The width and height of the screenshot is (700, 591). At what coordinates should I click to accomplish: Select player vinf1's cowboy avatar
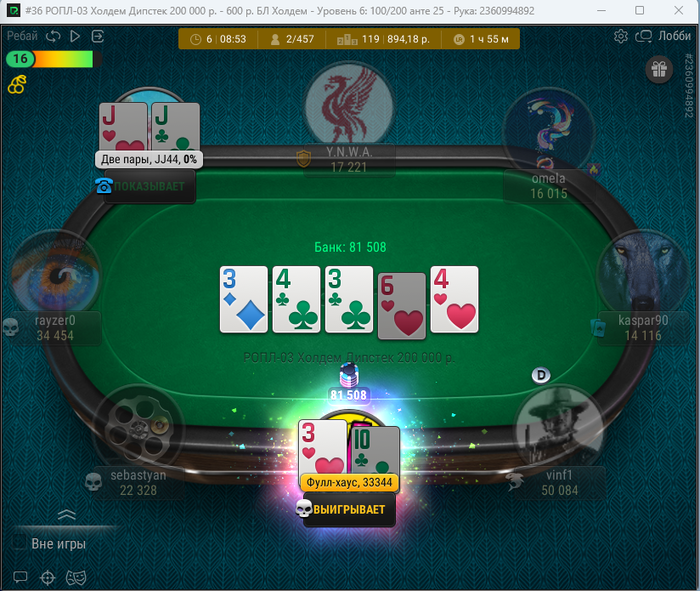[558, 427]
